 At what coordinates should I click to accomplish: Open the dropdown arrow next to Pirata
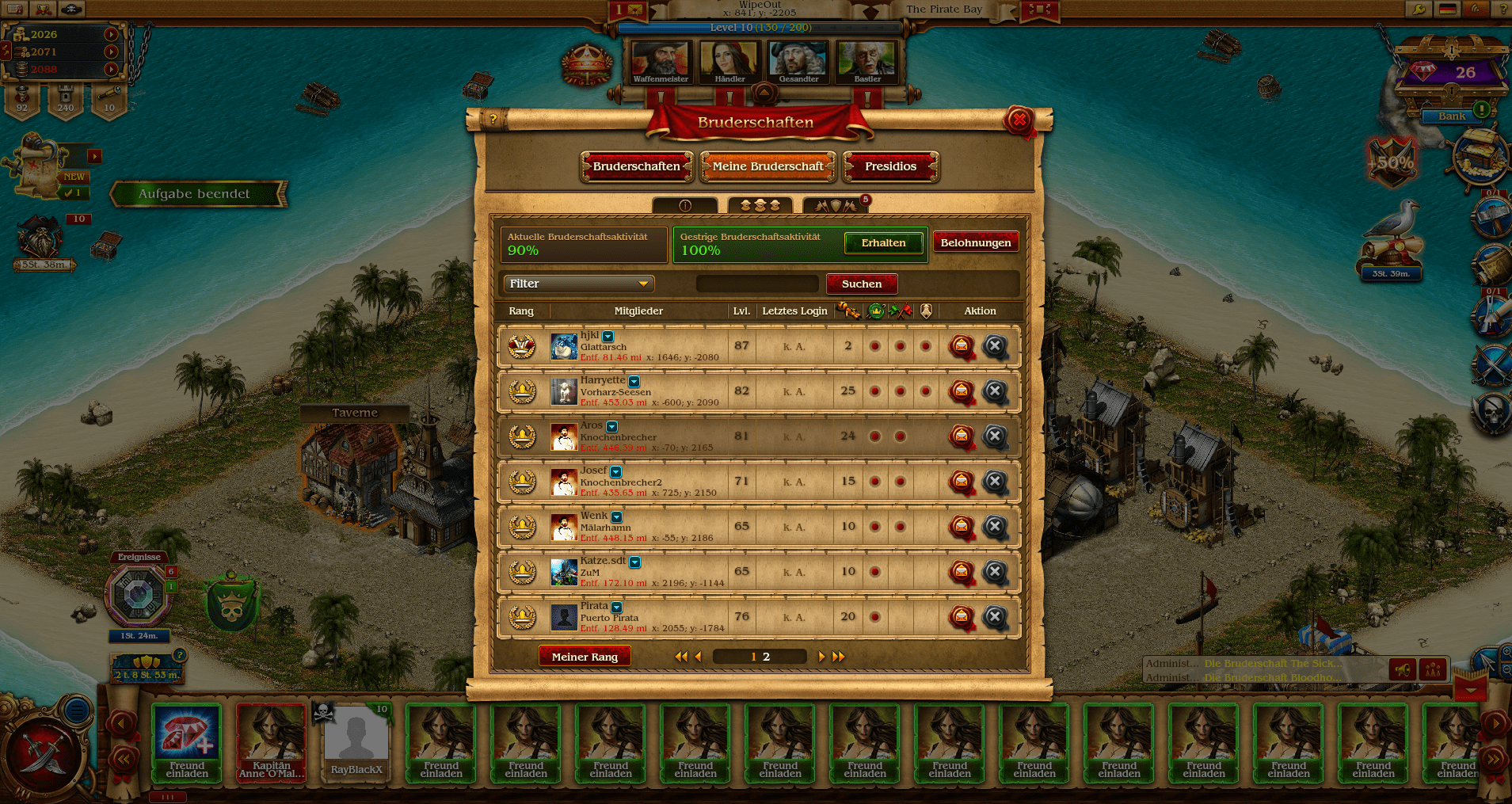tap(616, 608)
